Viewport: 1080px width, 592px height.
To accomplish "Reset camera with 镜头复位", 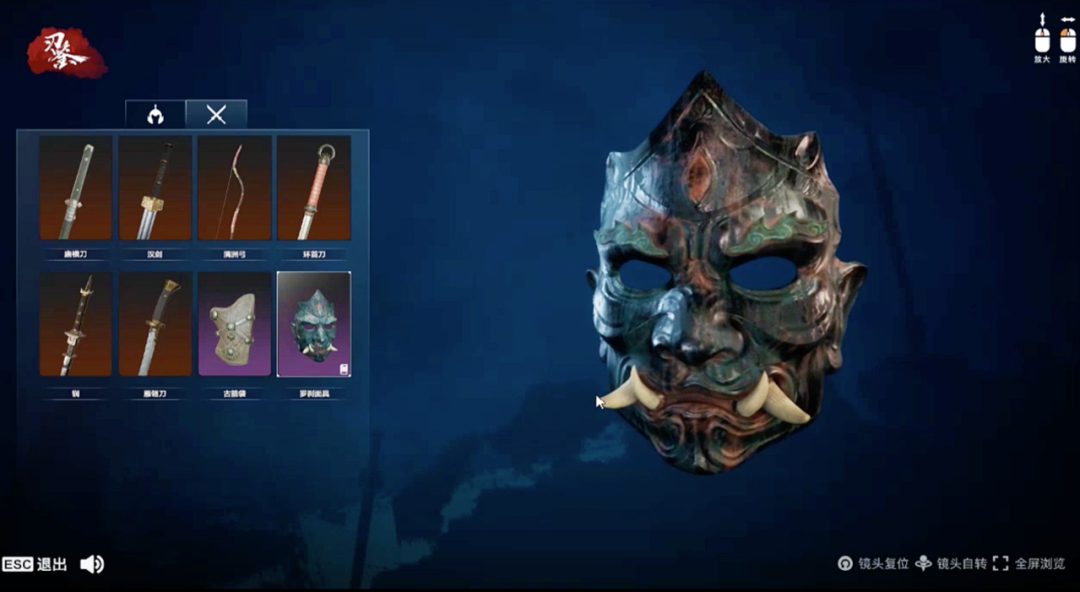I will [874, 564].
